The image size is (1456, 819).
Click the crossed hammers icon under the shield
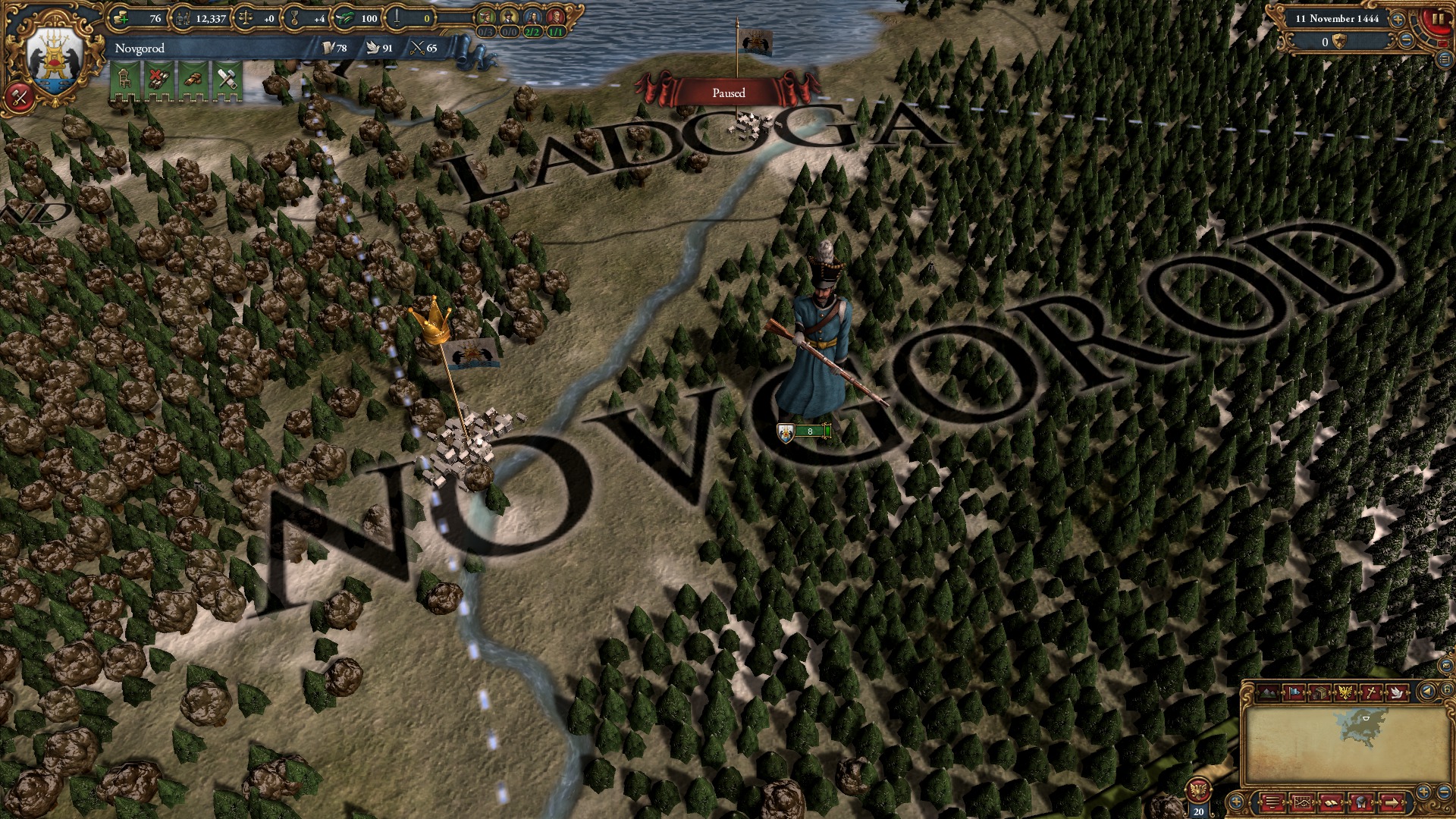[x=19, y=96]
